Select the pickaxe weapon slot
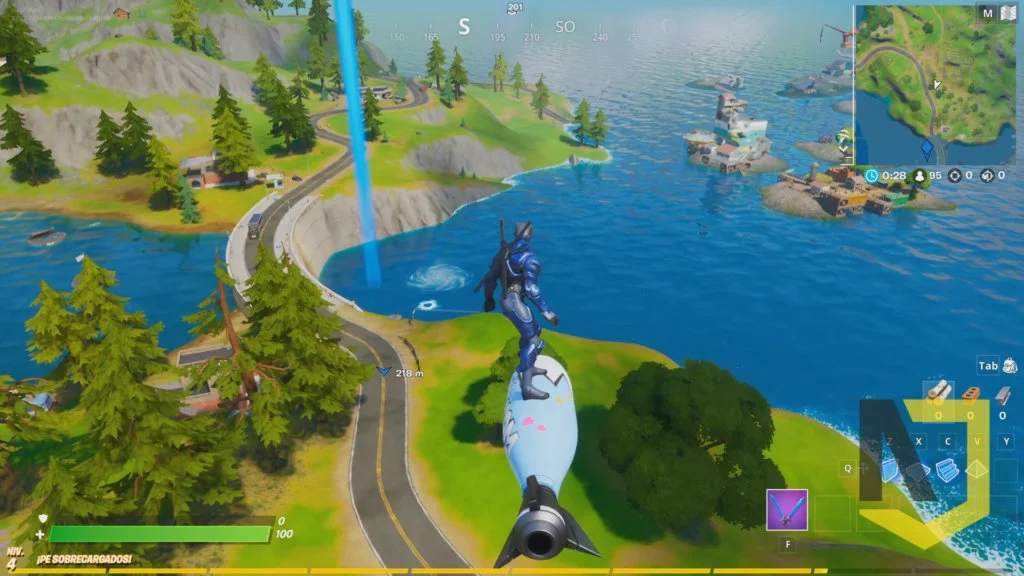1024x576 pixels. point(787,510)
